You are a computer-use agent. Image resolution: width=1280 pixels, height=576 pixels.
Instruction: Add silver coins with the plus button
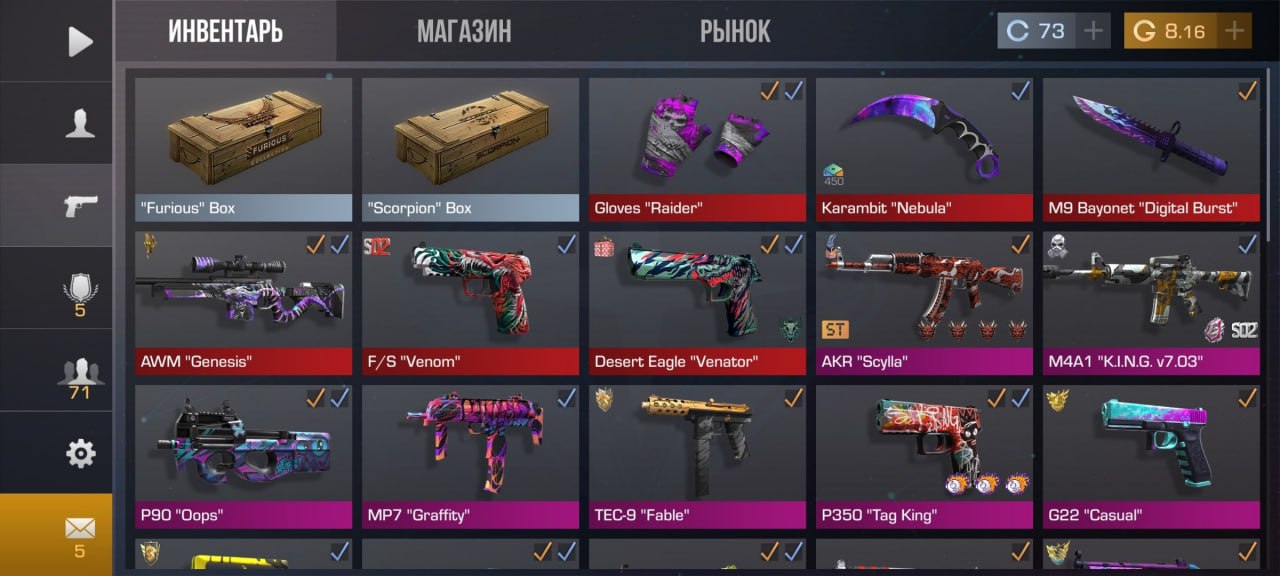[x=1094, y=31]
